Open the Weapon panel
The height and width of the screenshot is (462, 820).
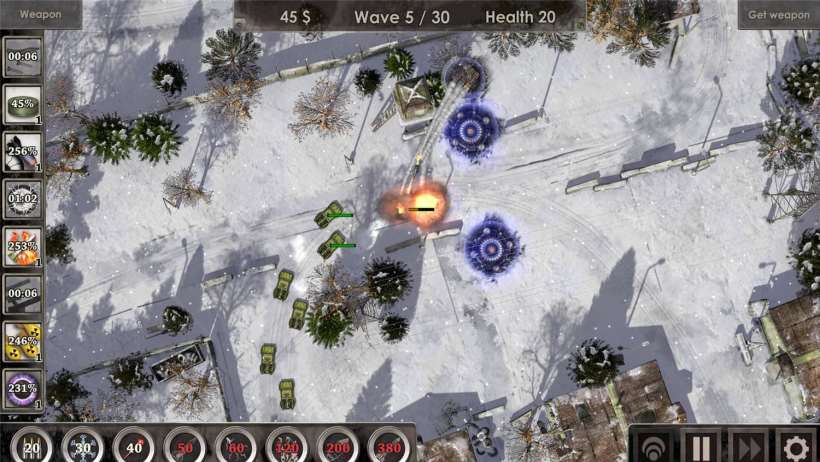coord(40,14)
